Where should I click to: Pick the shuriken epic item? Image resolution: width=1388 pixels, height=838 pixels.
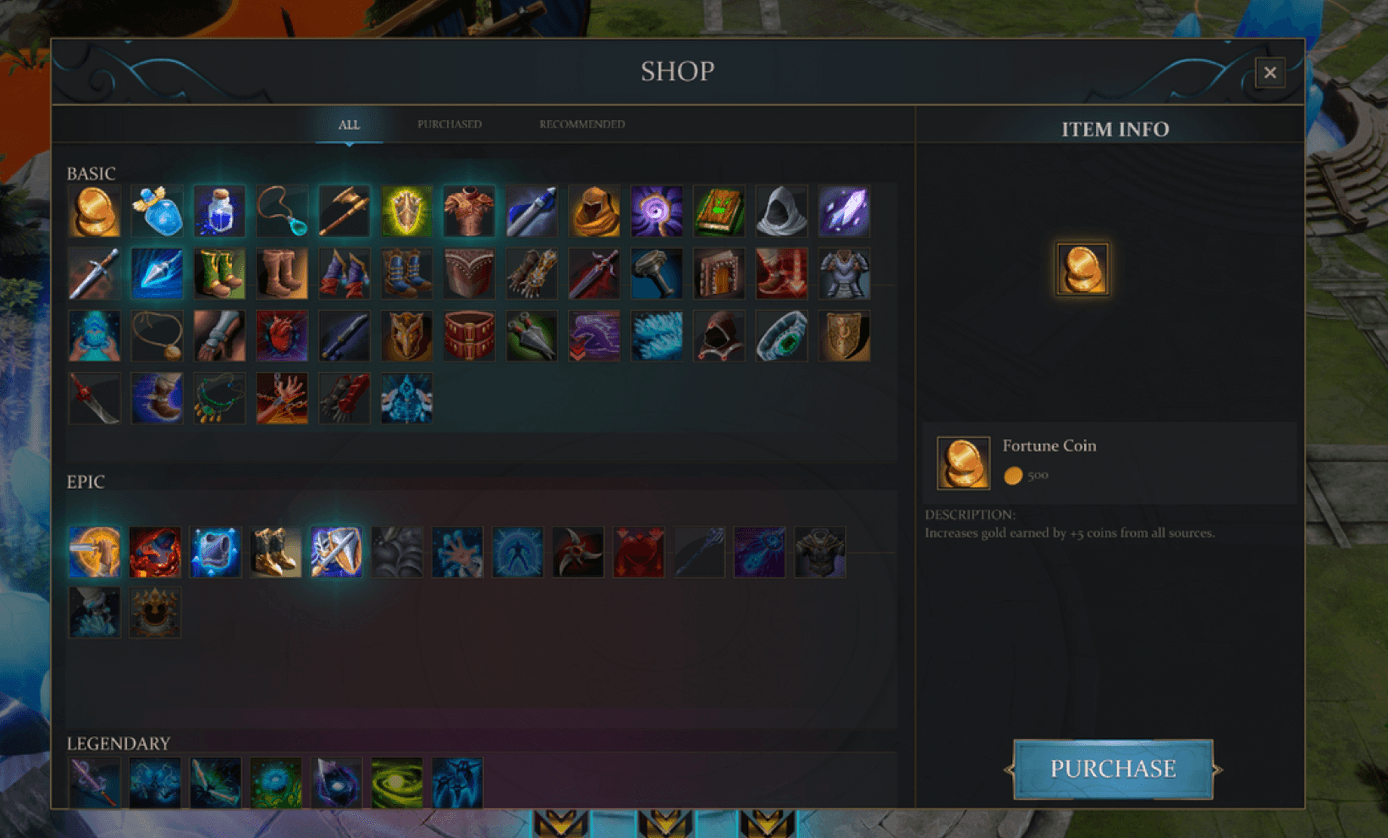point(579,552)
